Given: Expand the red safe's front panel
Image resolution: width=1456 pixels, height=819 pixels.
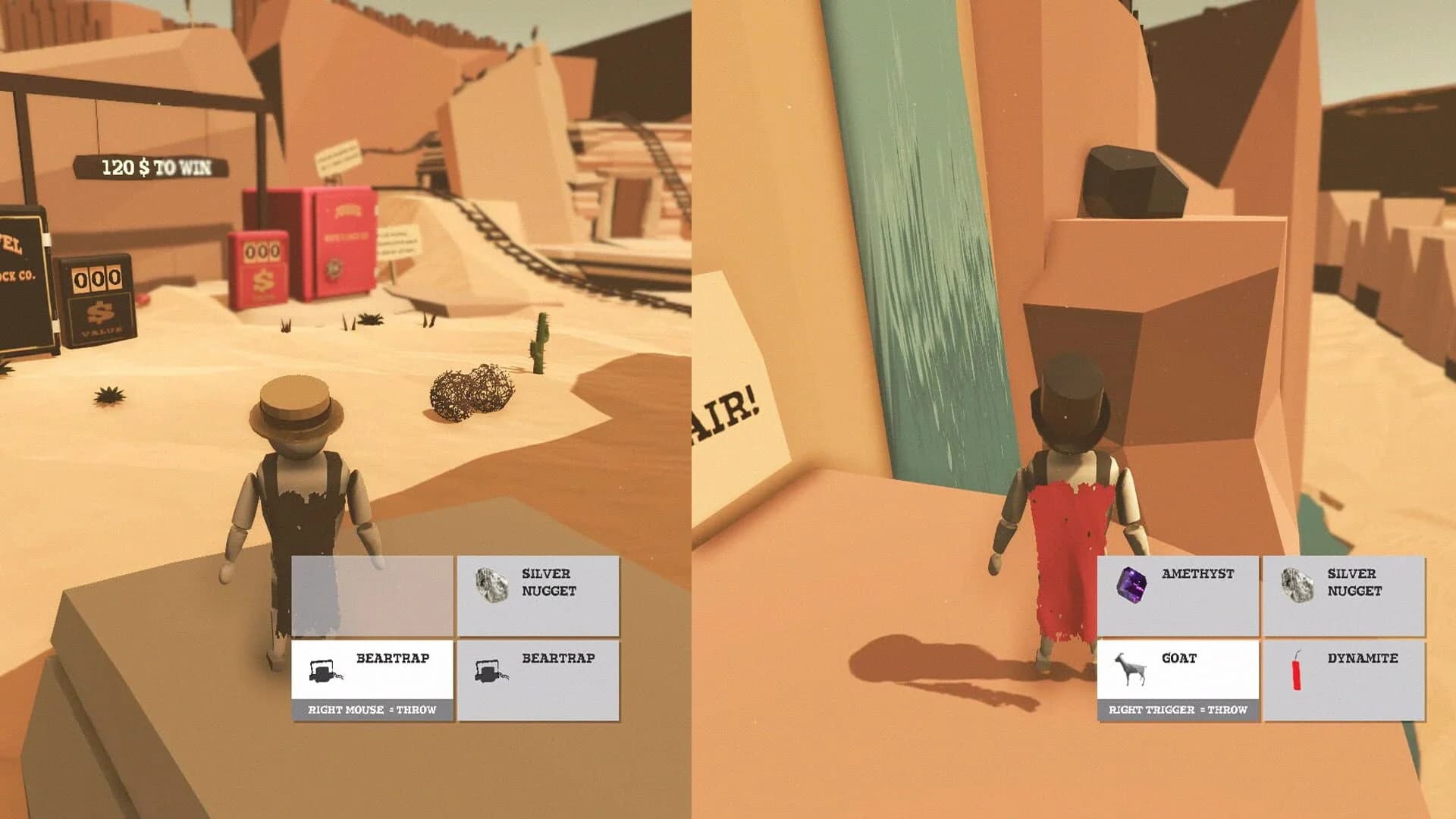Looking at the screenshot, I should (346, 243).
